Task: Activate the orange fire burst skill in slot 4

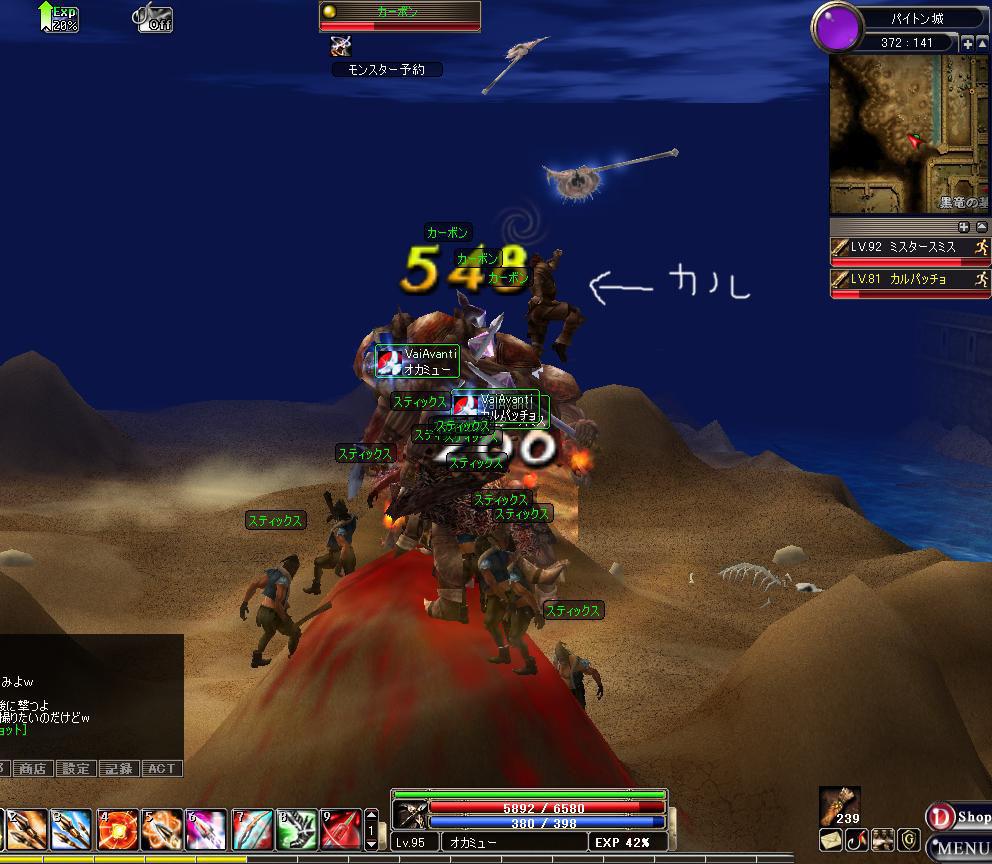Action: click(x=117, y=830)
